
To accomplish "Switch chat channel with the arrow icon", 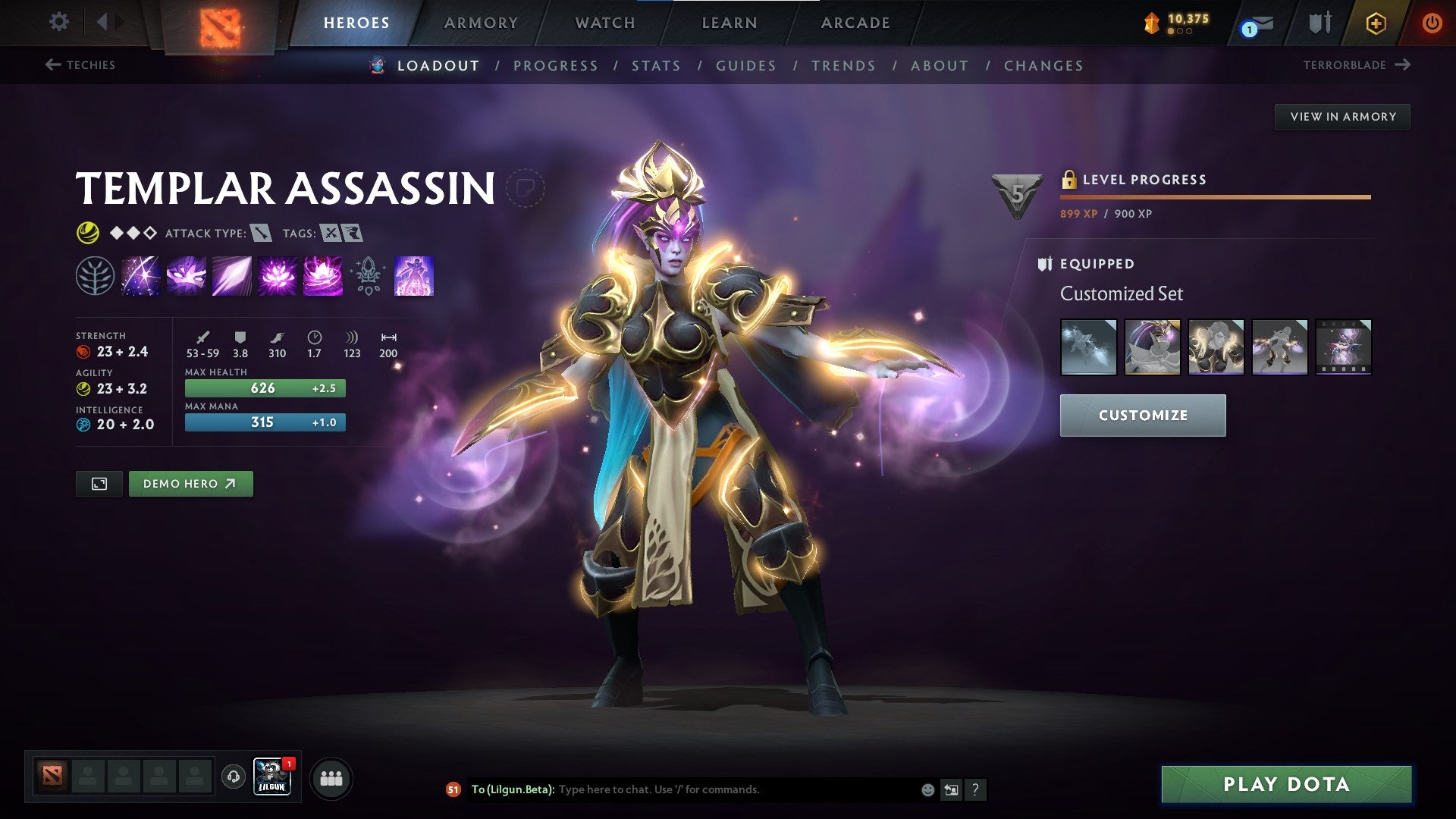I will click(950, 789).
